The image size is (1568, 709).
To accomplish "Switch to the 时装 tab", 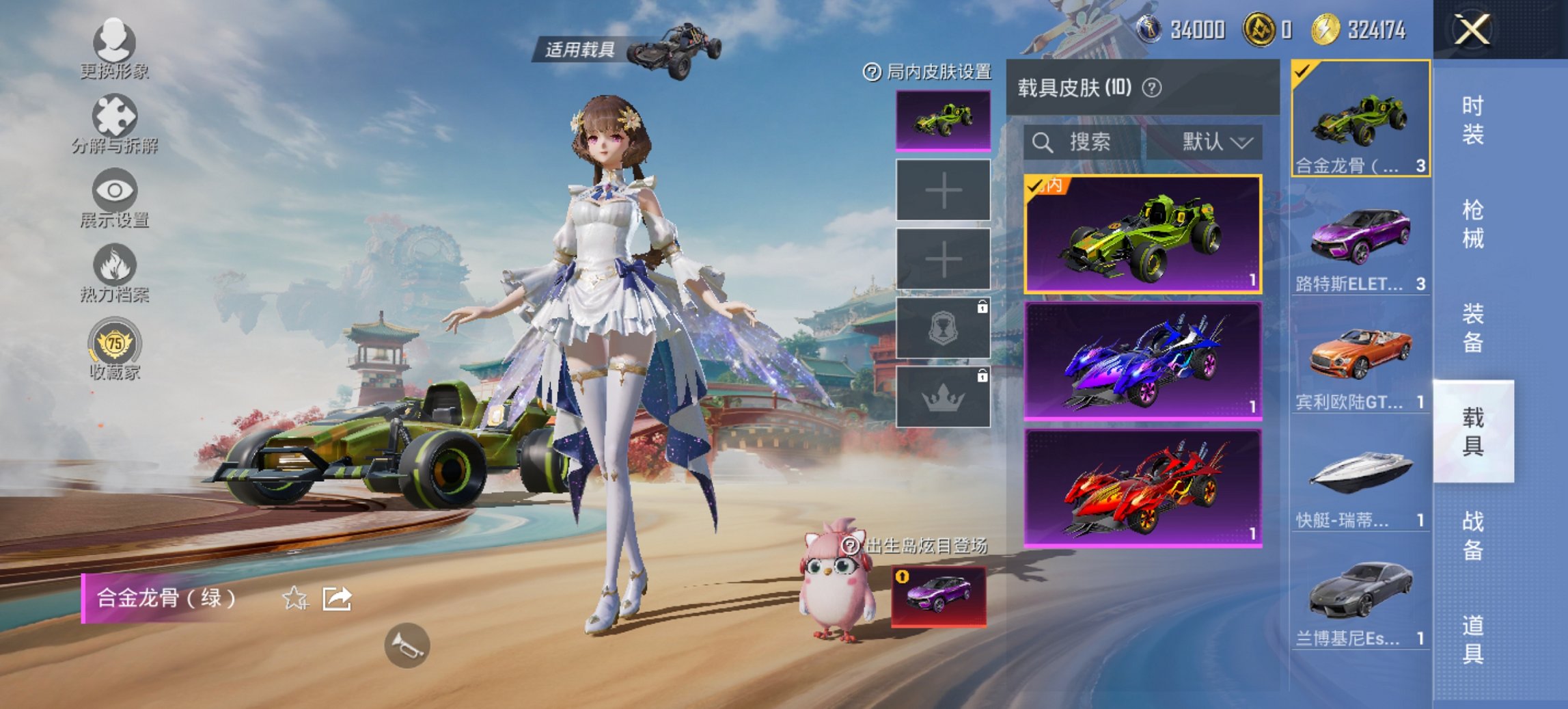I will (1473, 120).
